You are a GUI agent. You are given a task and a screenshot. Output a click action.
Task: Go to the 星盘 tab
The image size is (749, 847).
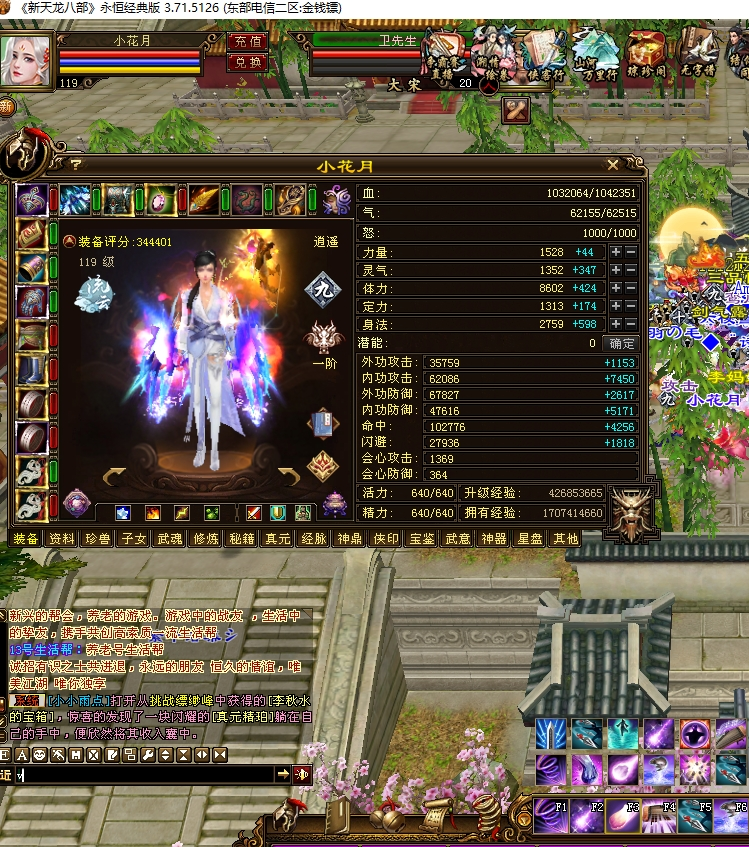529,539
